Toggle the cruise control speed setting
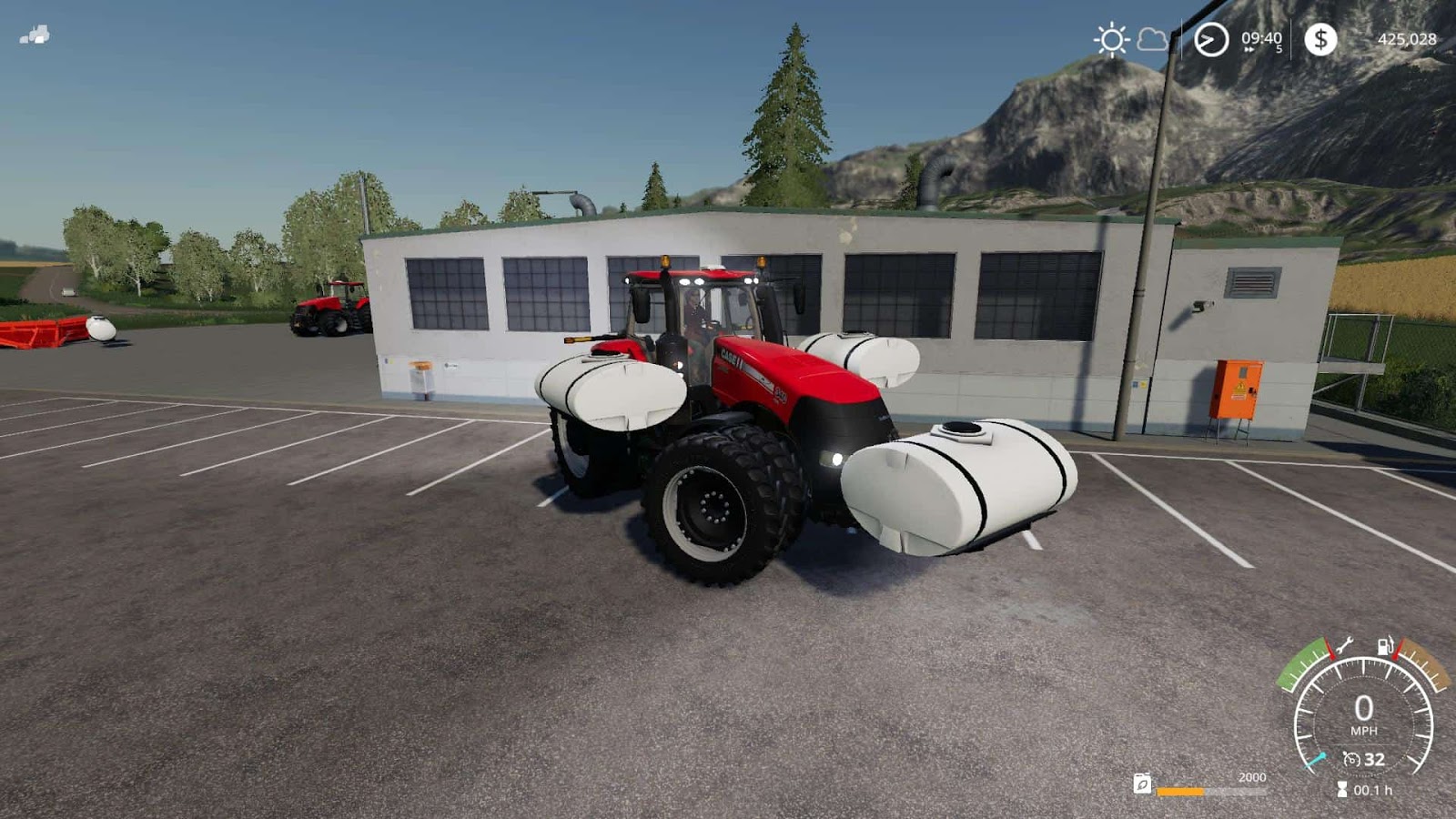 [x=1376, y=759]
